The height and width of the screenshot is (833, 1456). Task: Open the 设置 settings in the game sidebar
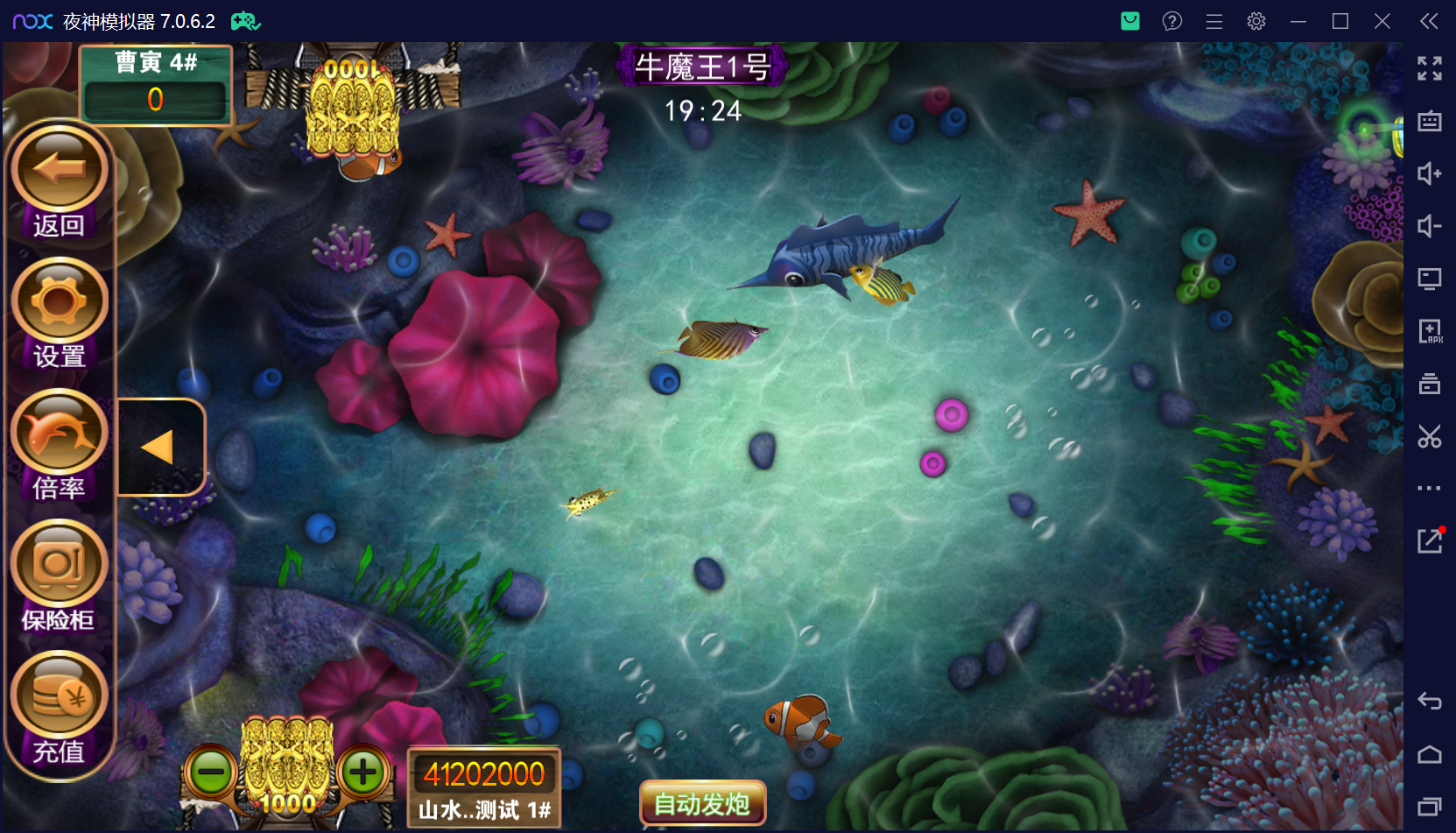pos(58,300)
